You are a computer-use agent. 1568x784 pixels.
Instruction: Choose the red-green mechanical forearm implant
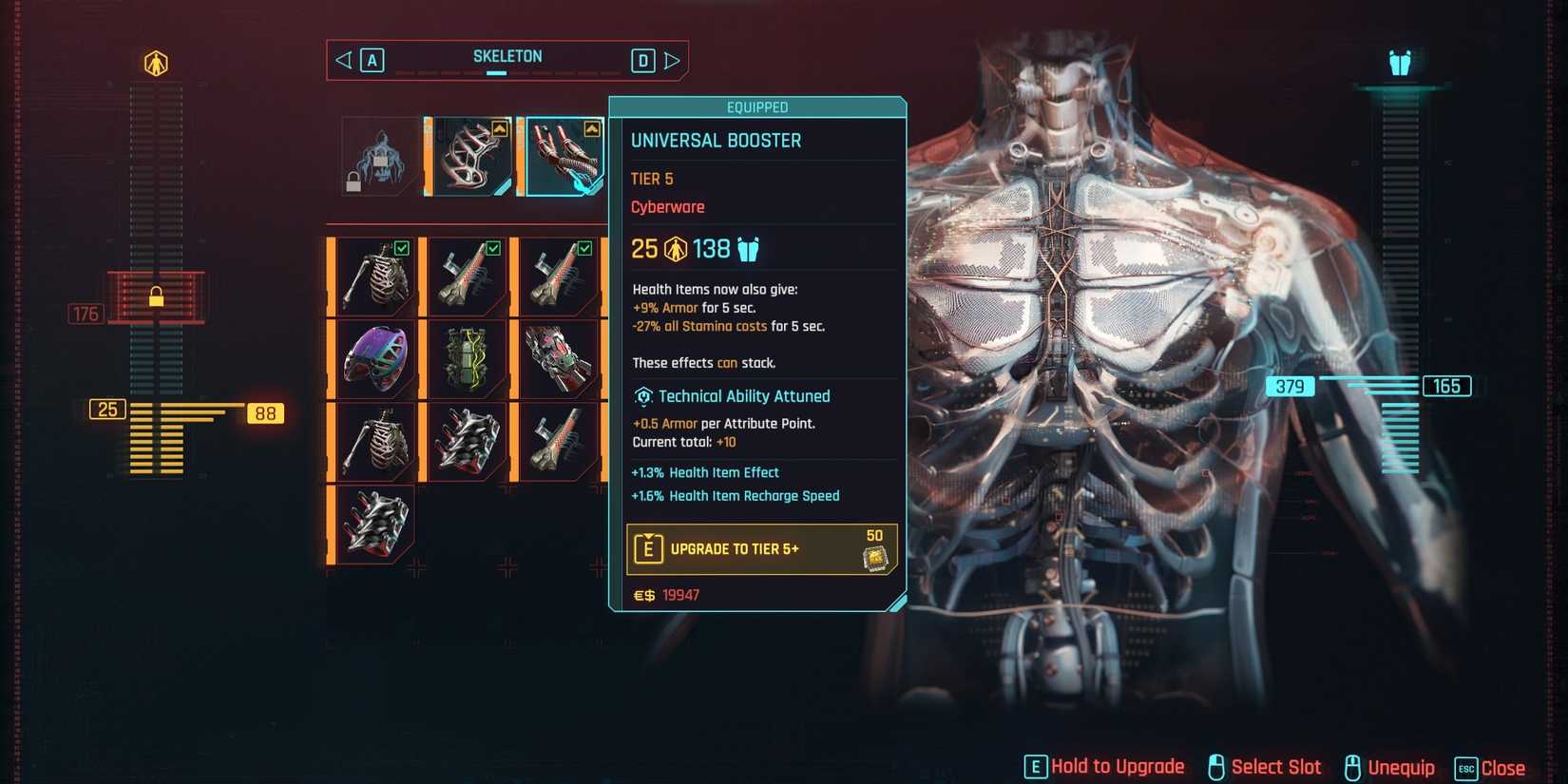[559, 359]
